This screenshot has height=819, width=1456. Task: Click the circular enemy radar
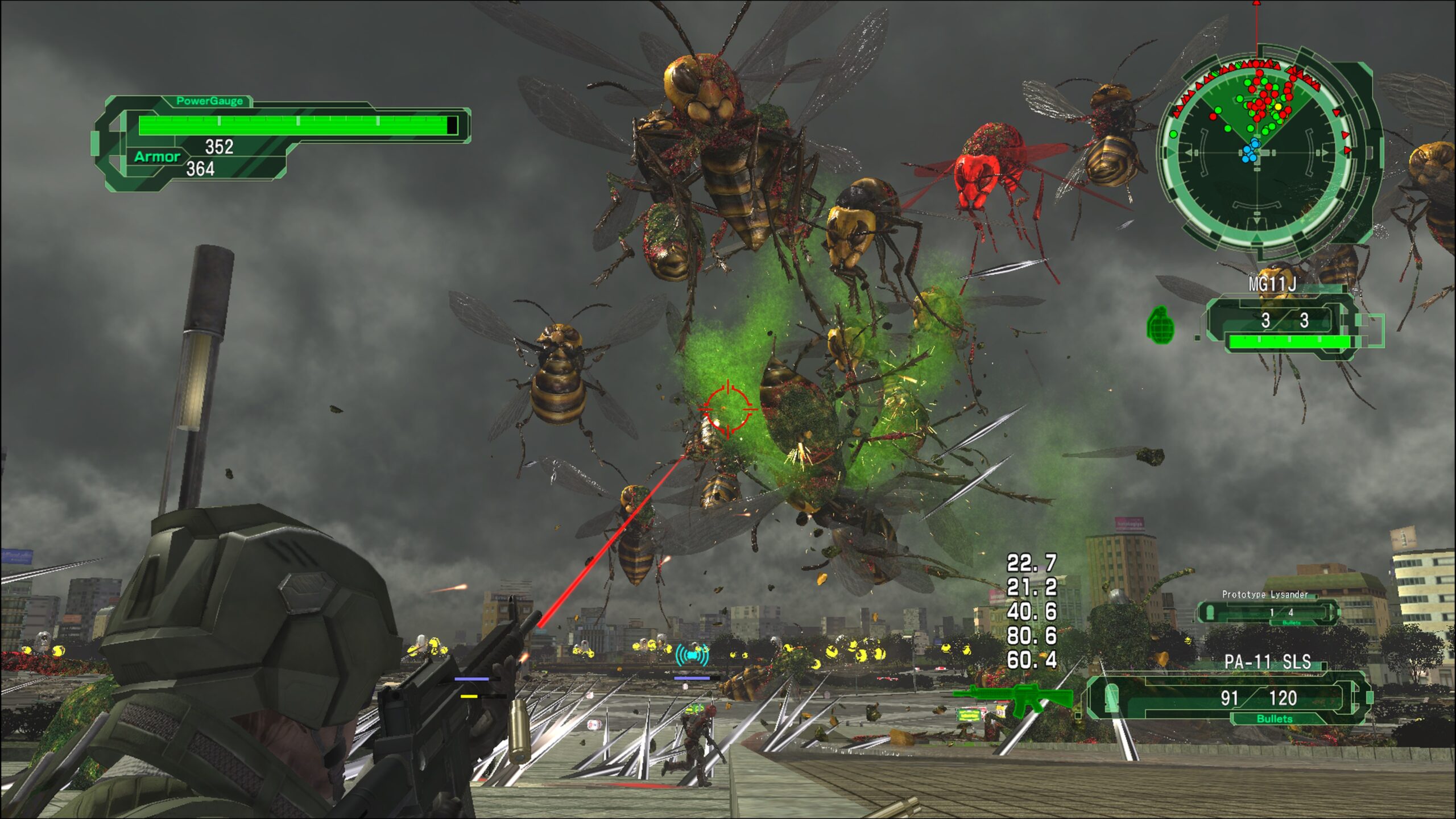pos(1258,152)
